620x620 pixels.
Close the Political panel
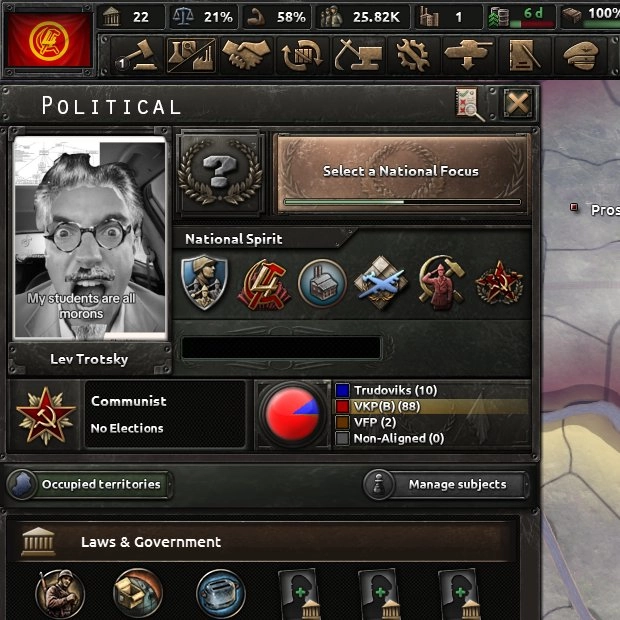point(517,103)
